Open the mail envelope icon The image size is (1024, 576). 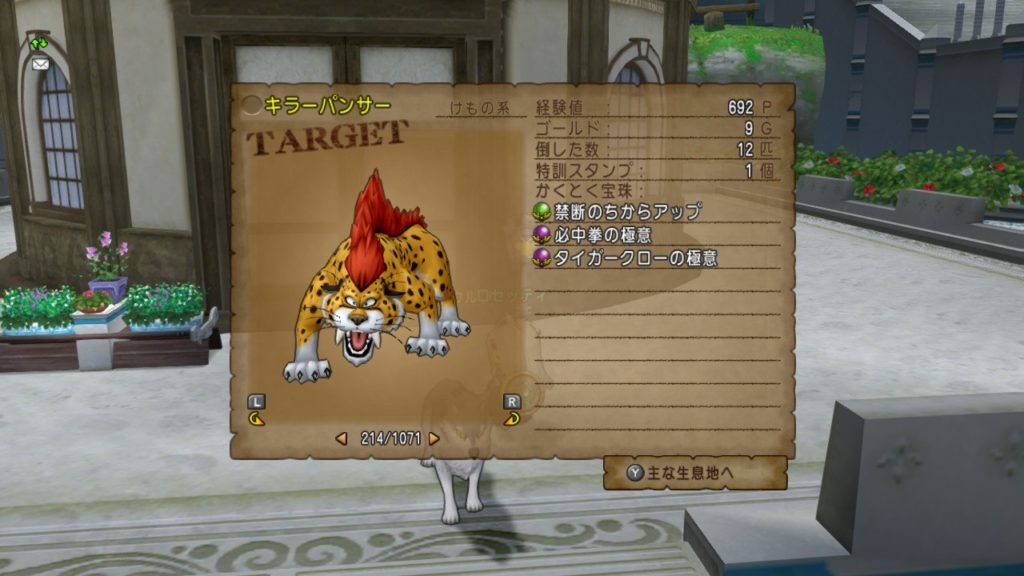pyautogui.click(x=40, y=63)
